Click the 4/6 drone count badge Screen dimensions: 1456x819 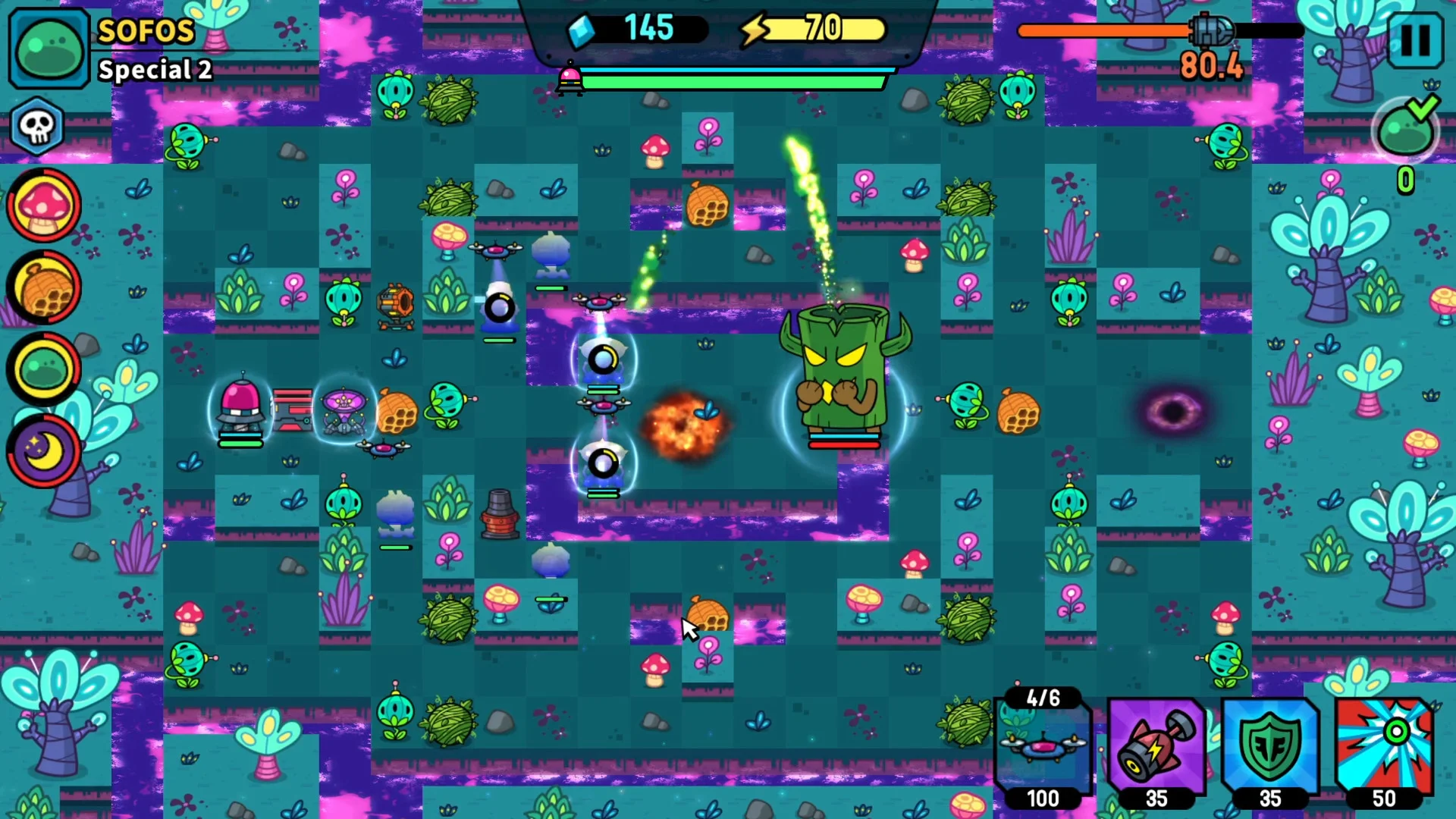click(1043, 698)
